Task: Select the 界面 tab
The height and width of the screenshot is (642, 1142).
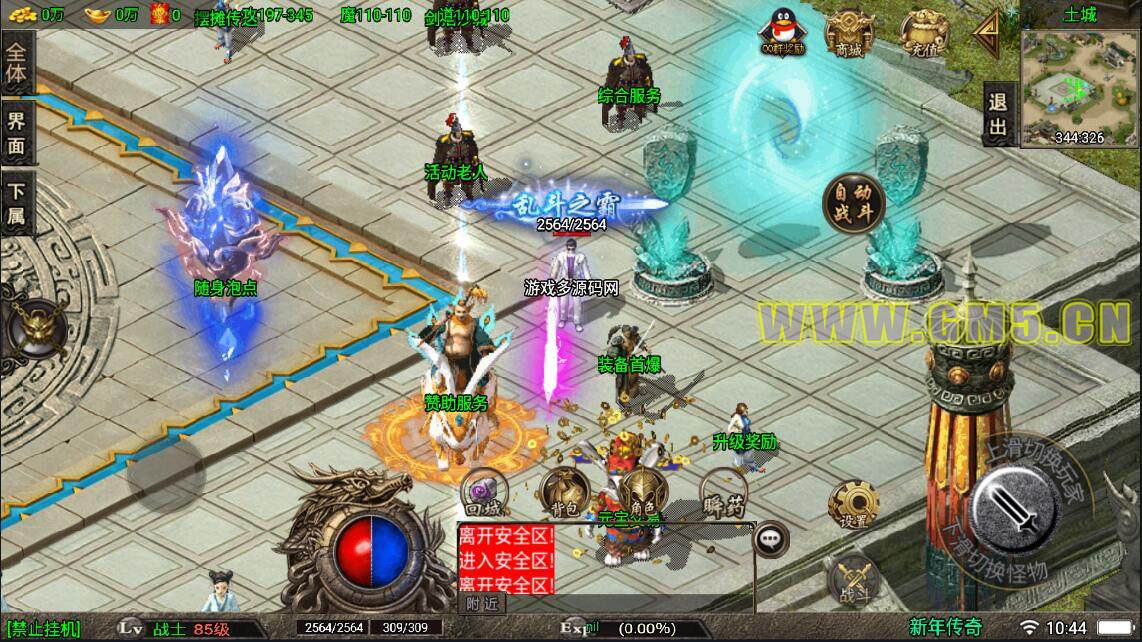Action: pyautogui.click(x=18, y=135)
